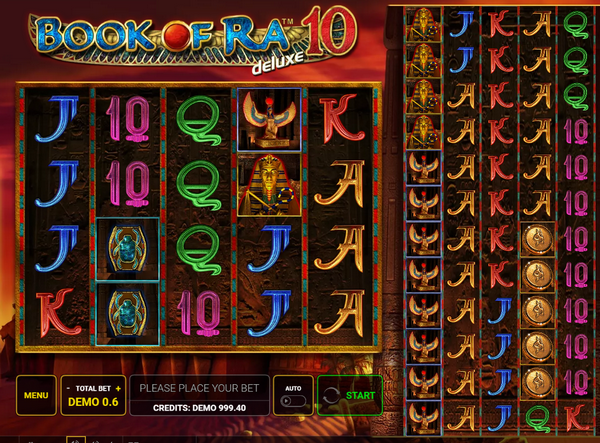Hit the green START spin button
600x443 pixels.
[x=350, y=396]
